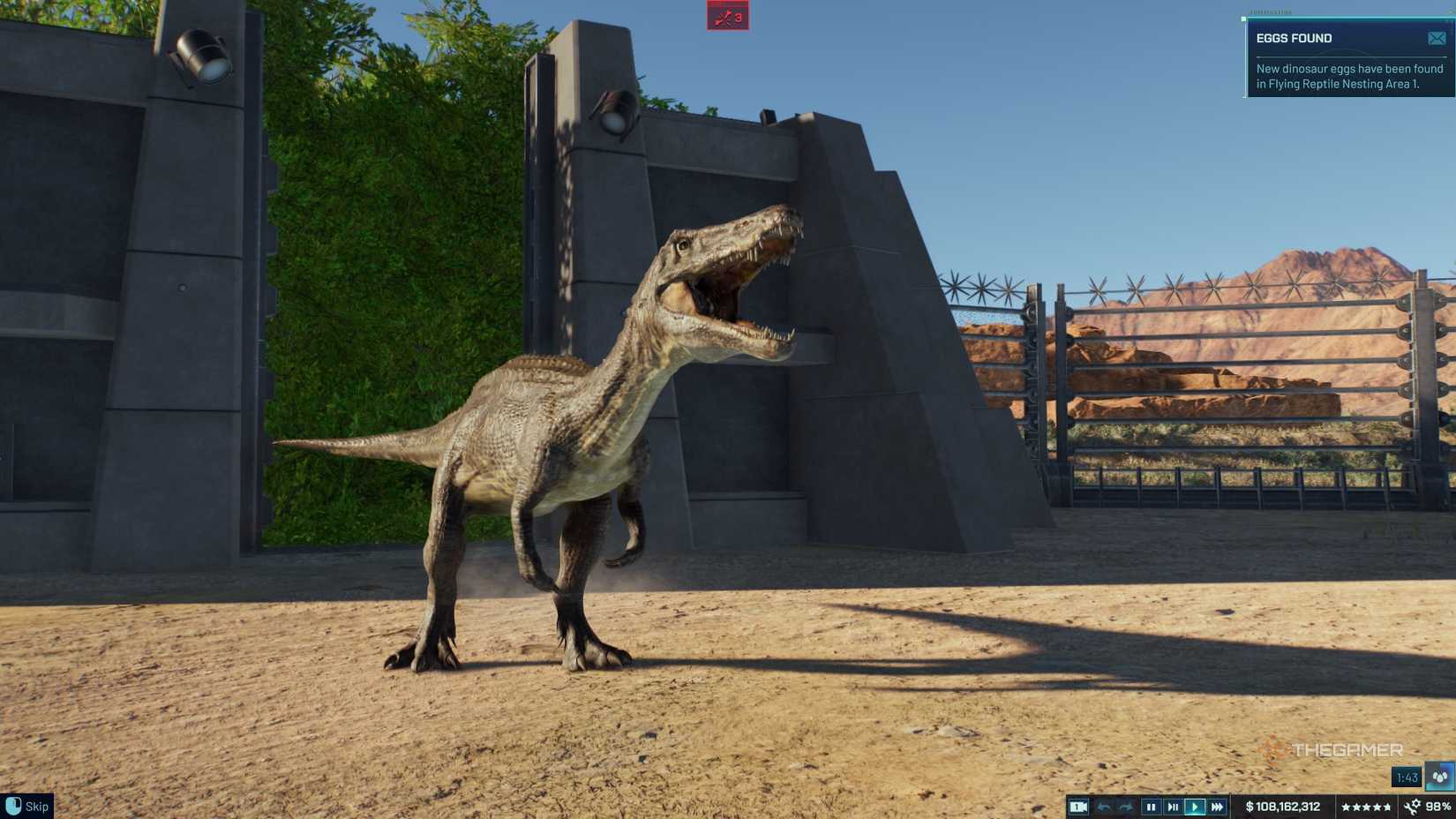This screenshot has width=1456, height=819.
Task: Click the controller icon next to Skip
Action: point(12,806)
